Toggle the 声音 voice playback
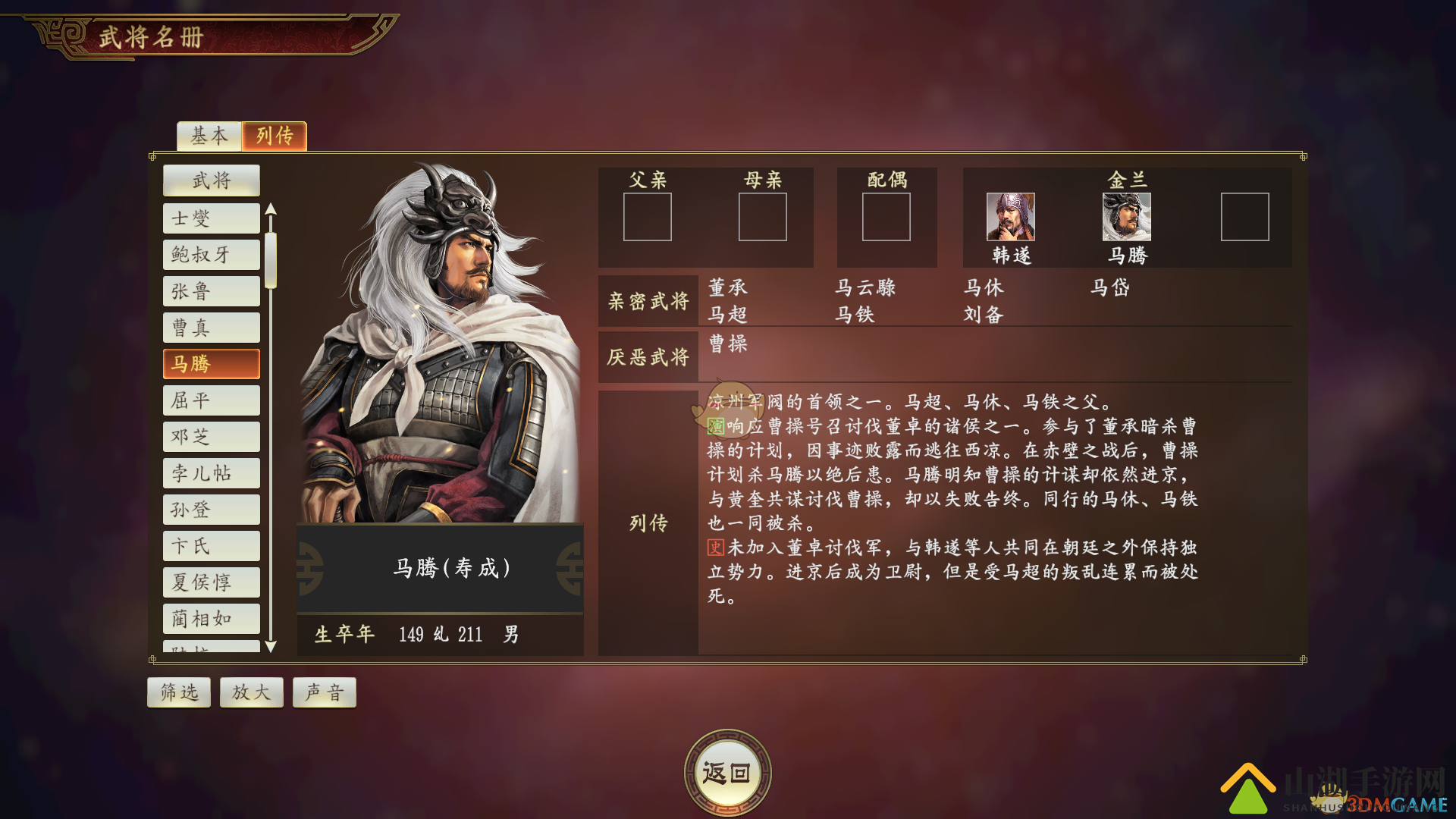This screenshot has height=819, width=1456. point(324,692)
